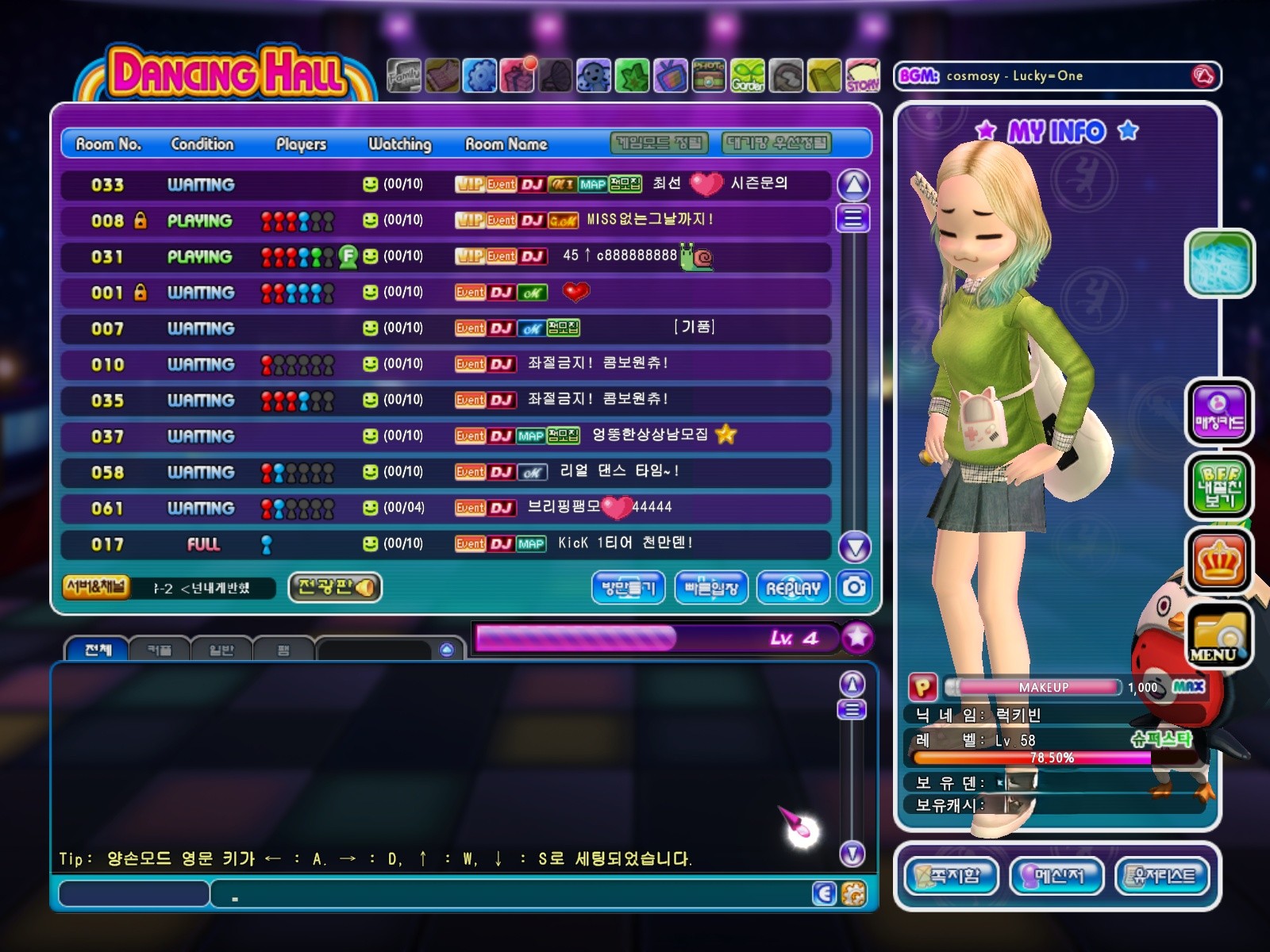This screenshot has width=1270, height=952.
Task: Open the Family toolbar icon
Action: tap(404, 77)
